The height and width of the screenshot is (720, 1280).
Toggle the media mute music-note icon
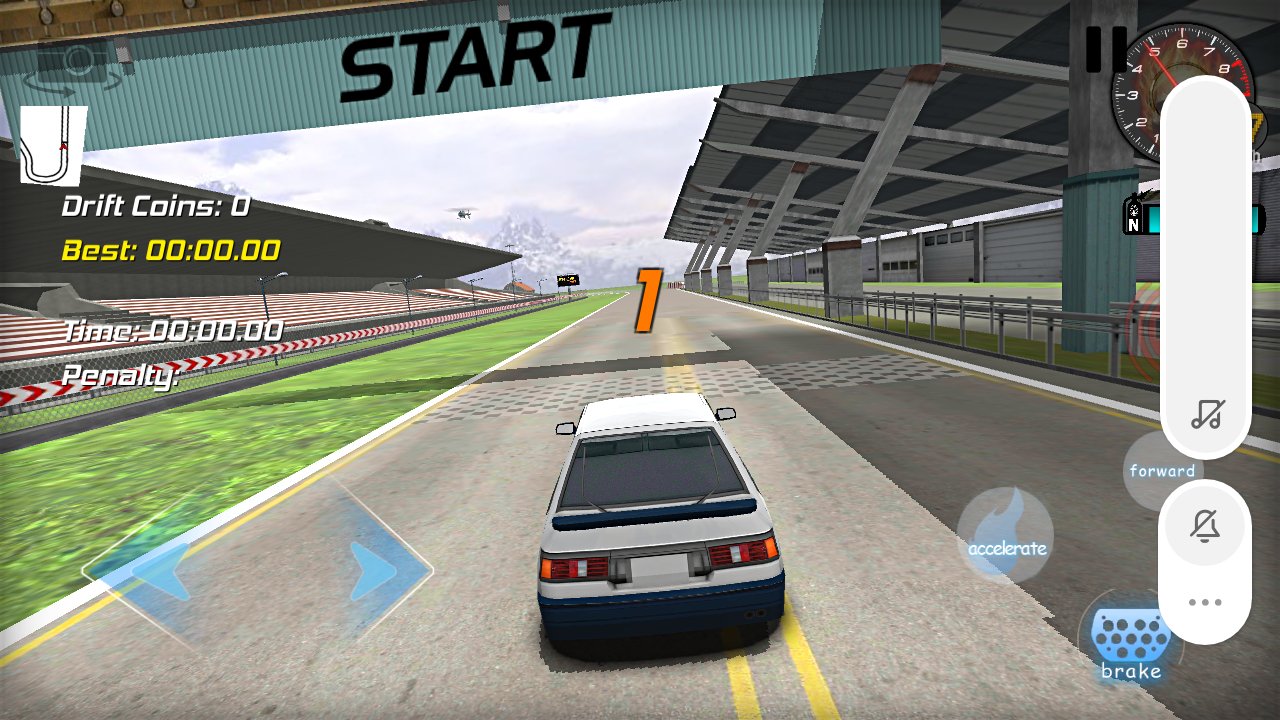1205,414
